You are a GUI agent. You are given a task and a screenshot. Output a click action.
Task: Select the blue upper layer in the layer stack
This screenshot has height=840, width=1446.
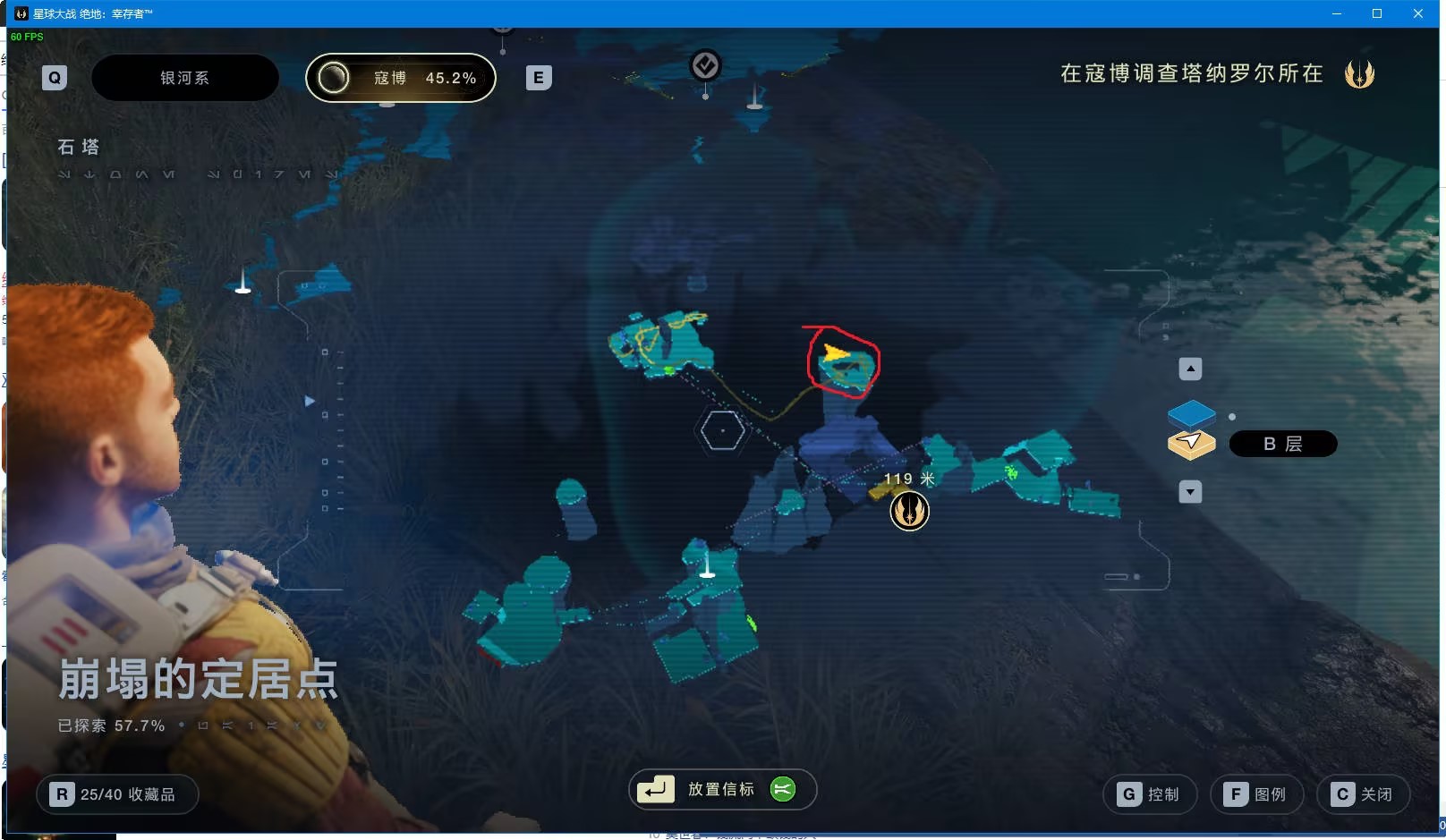click(1193, 414)
